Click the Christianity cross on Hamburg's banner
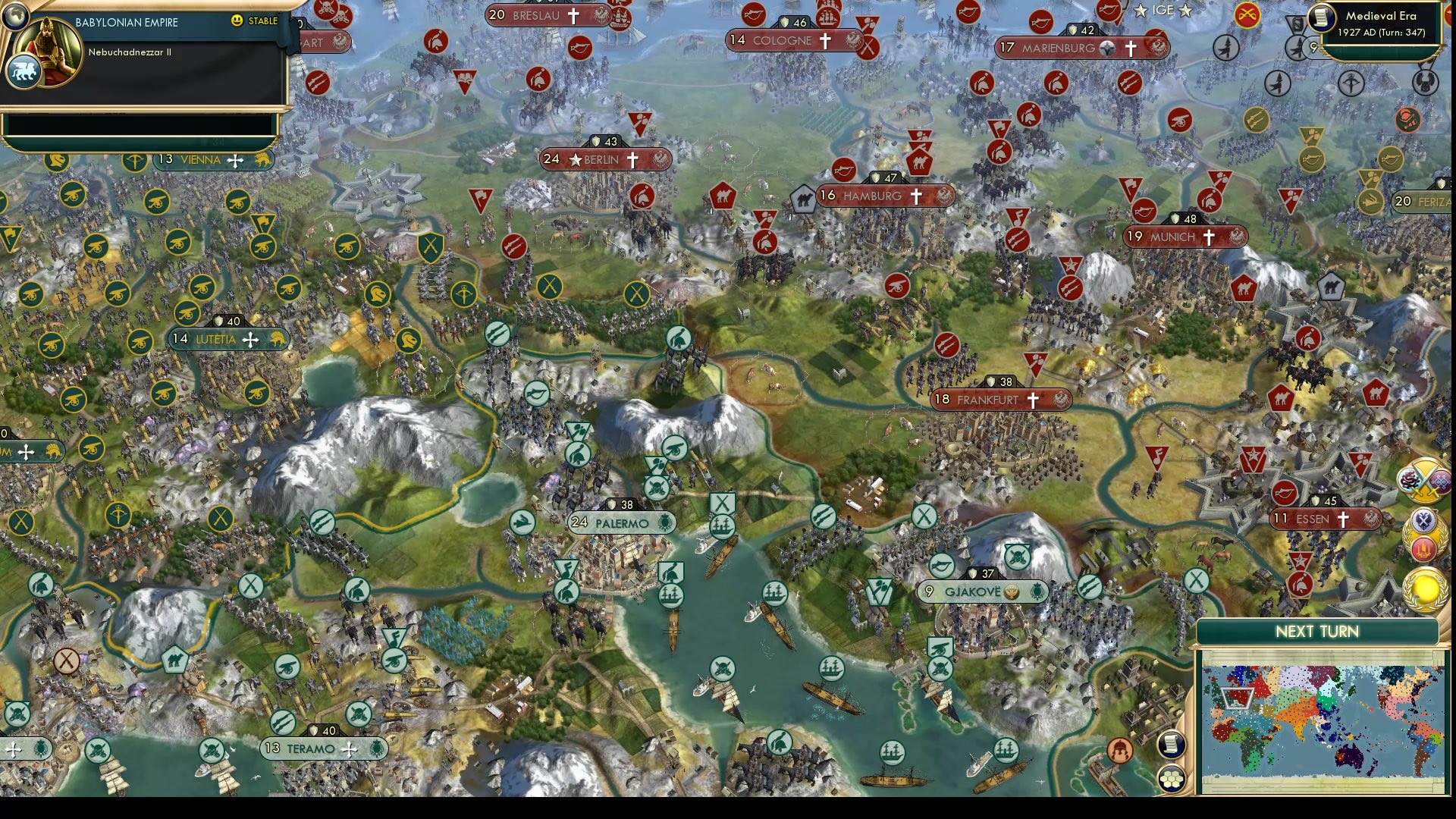This screenshot has width=1456, height=819. (916, 196)
